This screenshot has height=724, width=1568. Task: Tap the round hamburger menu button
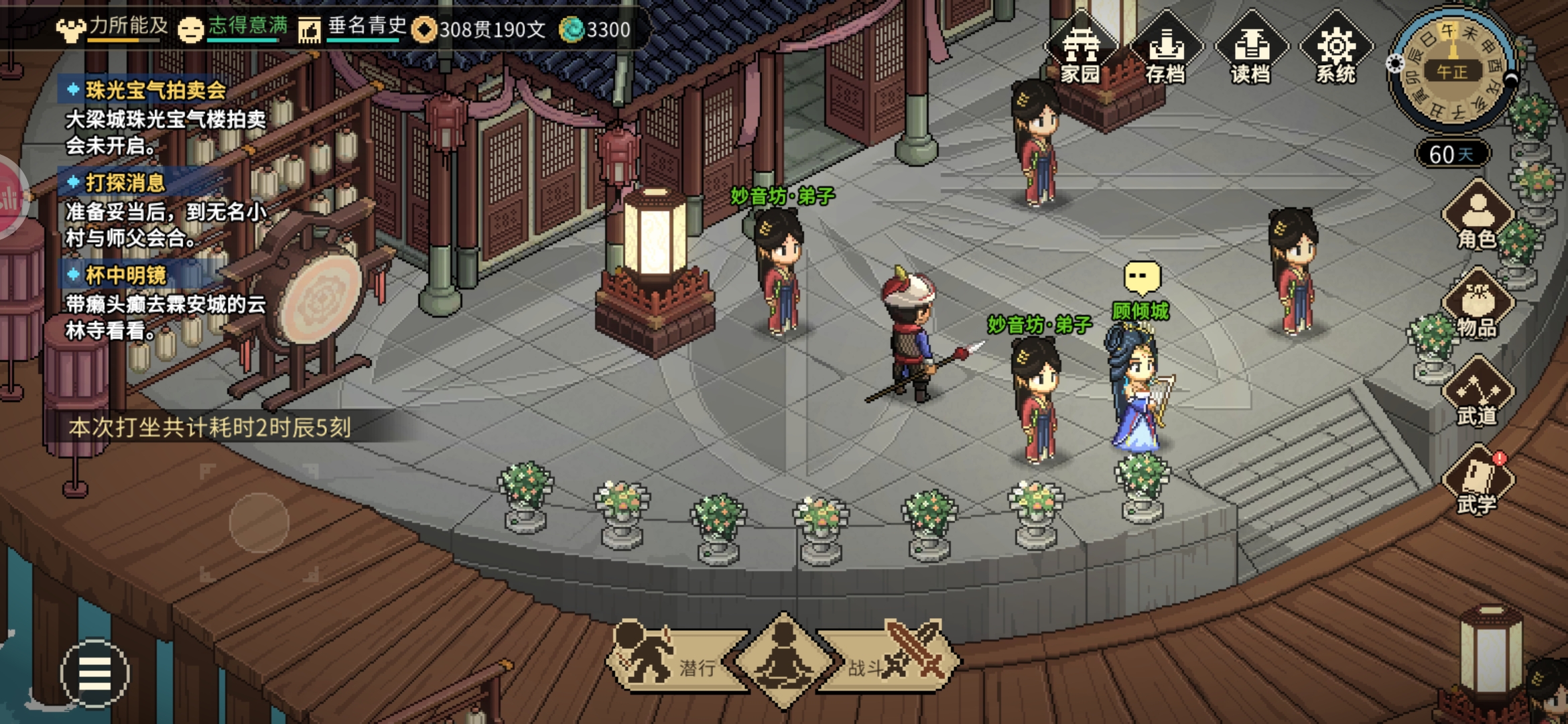tap(94, 672)
